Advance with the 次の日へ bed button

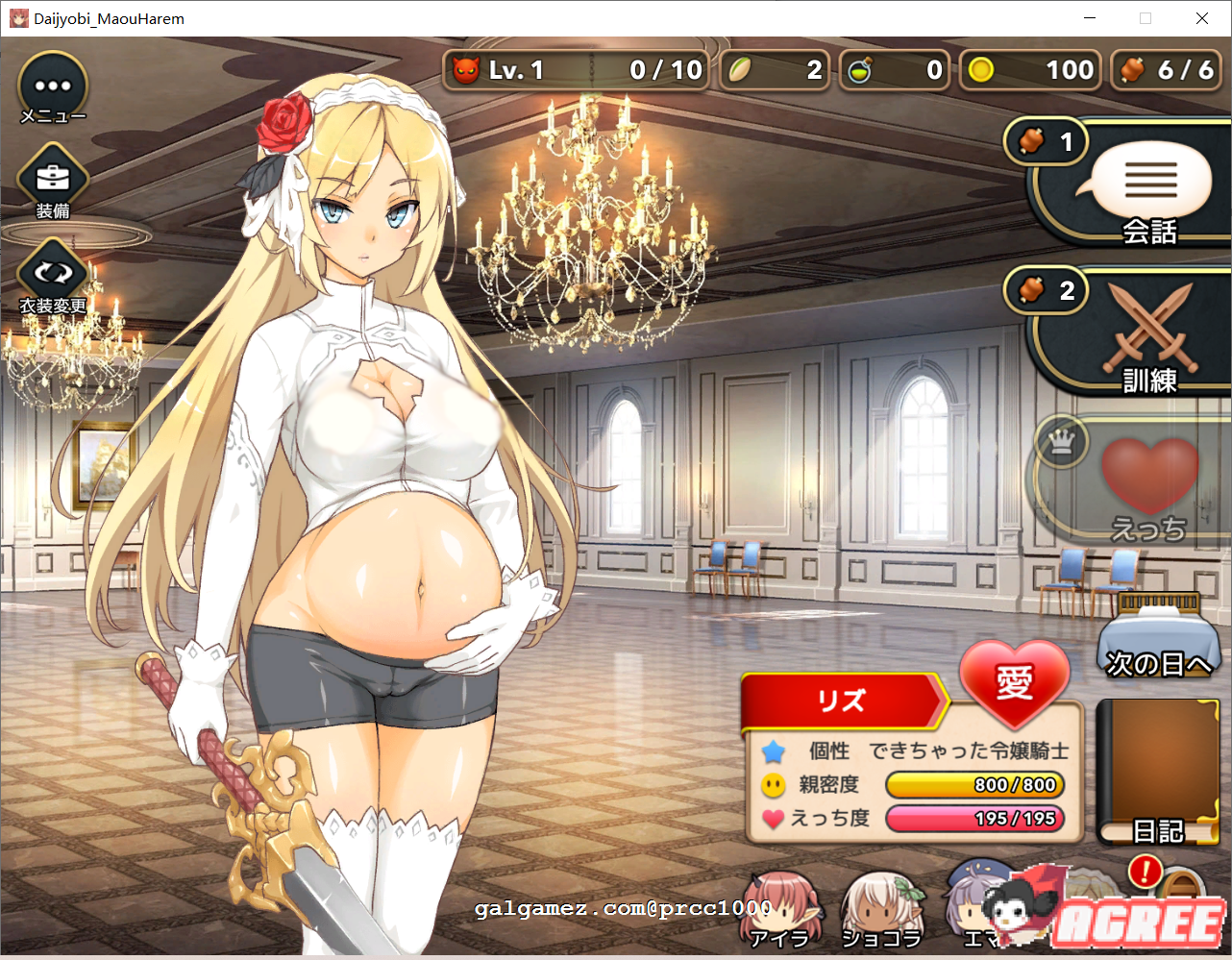1157,634
